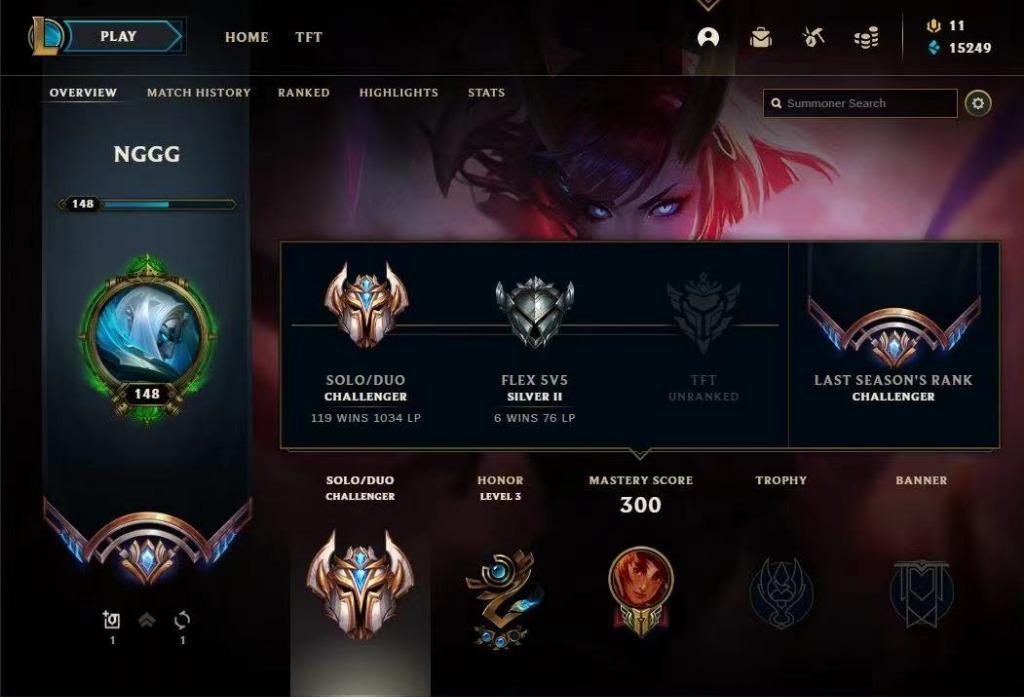
Task: Show the Stats tab
Action: (486, 93)
